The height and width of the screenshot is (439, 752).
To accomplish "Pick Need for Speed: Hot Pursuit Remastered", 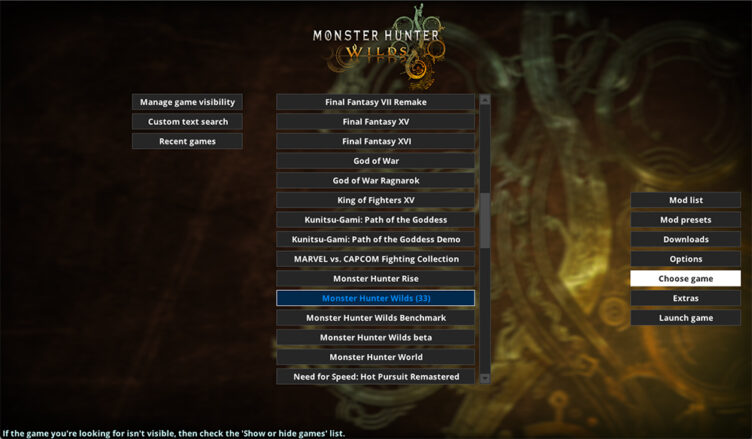I will 375,376.
